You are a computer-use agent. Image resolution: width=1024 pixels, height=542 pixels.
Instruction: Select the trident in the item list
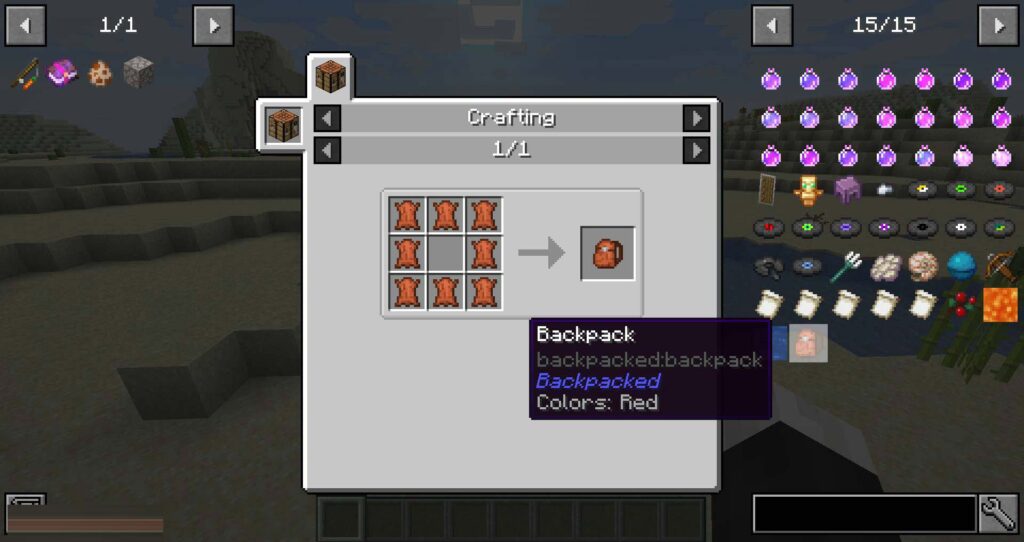(x=847, y=266)
